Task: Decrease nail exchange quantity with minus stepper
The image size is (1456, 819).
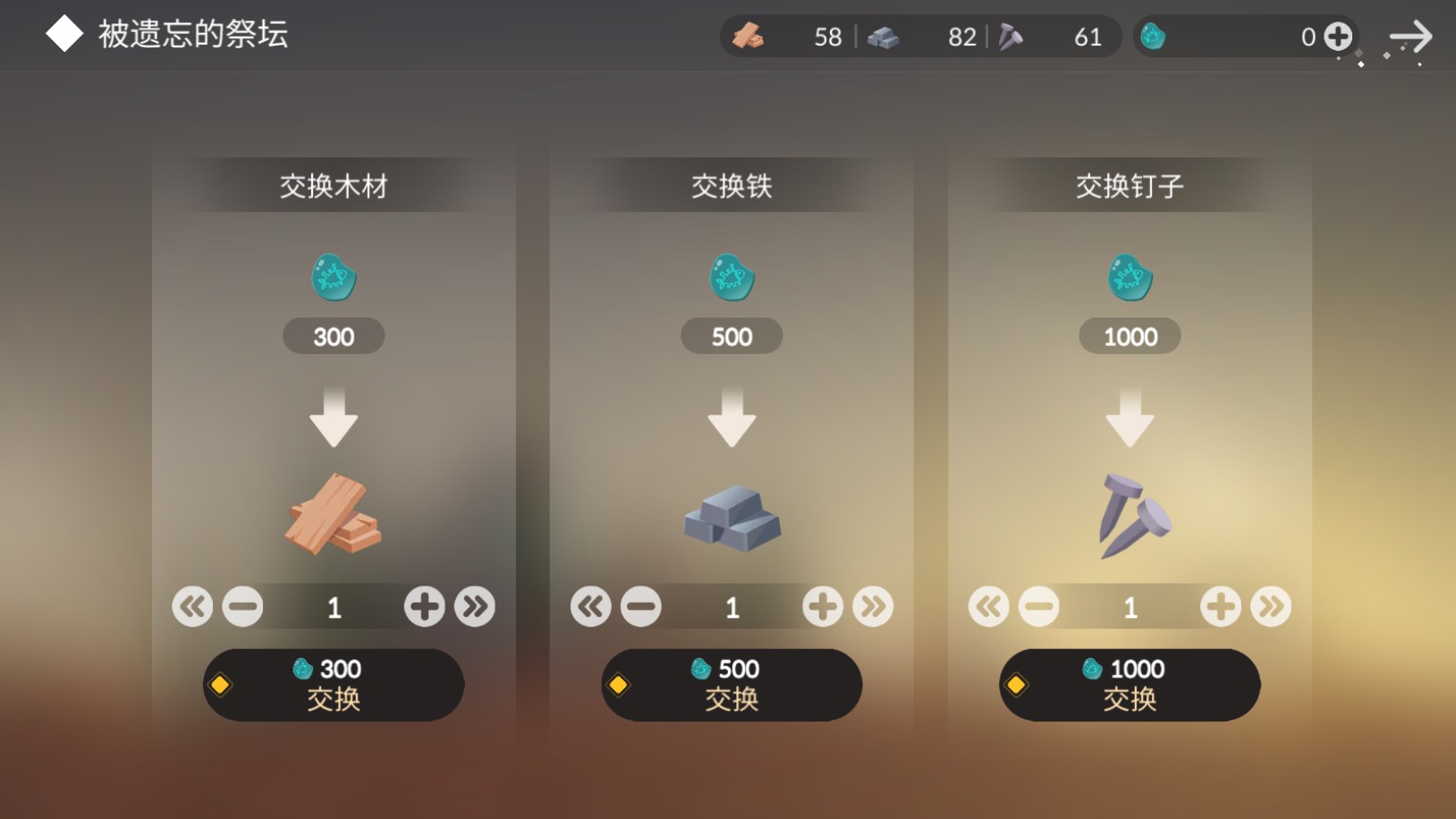Action: point(1040,605)
